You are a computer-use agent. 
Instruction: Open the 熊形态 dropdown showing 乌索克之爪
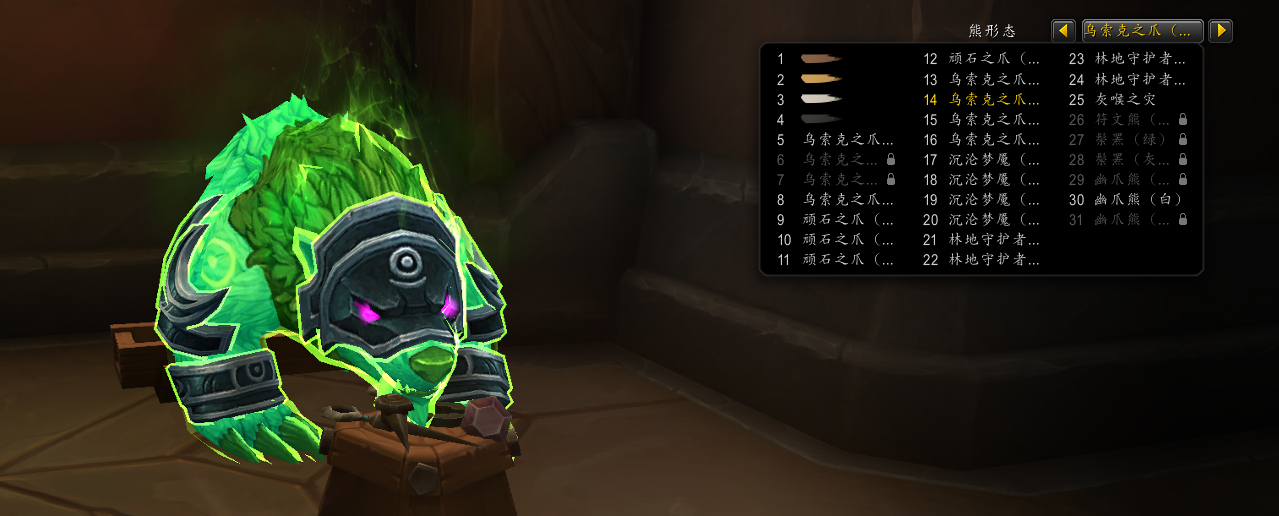[x=1142, y=31]
